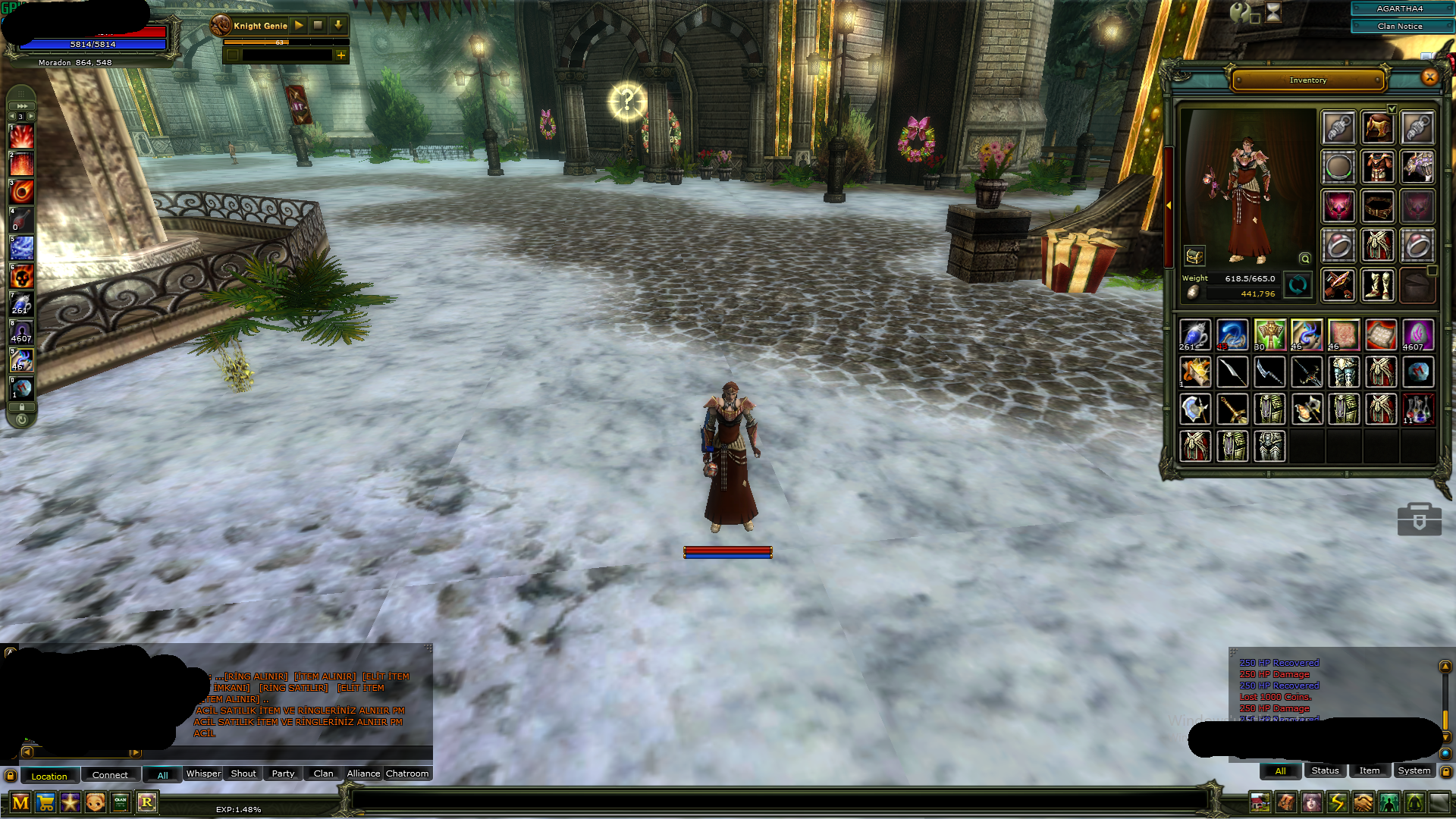
Task: Open the Power-Up Store cart icon
Action: [x=45, y=802]
